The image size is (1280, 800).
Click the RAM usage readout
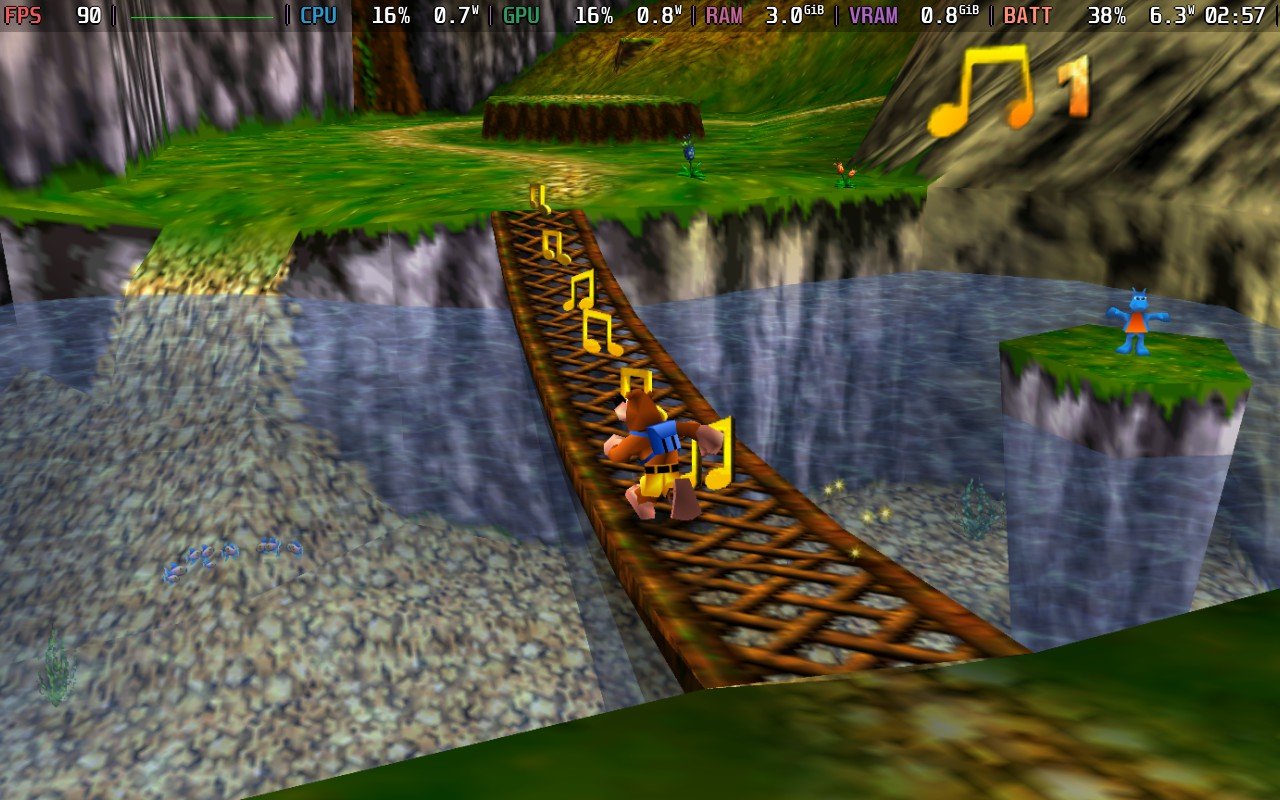coord(725,15)
